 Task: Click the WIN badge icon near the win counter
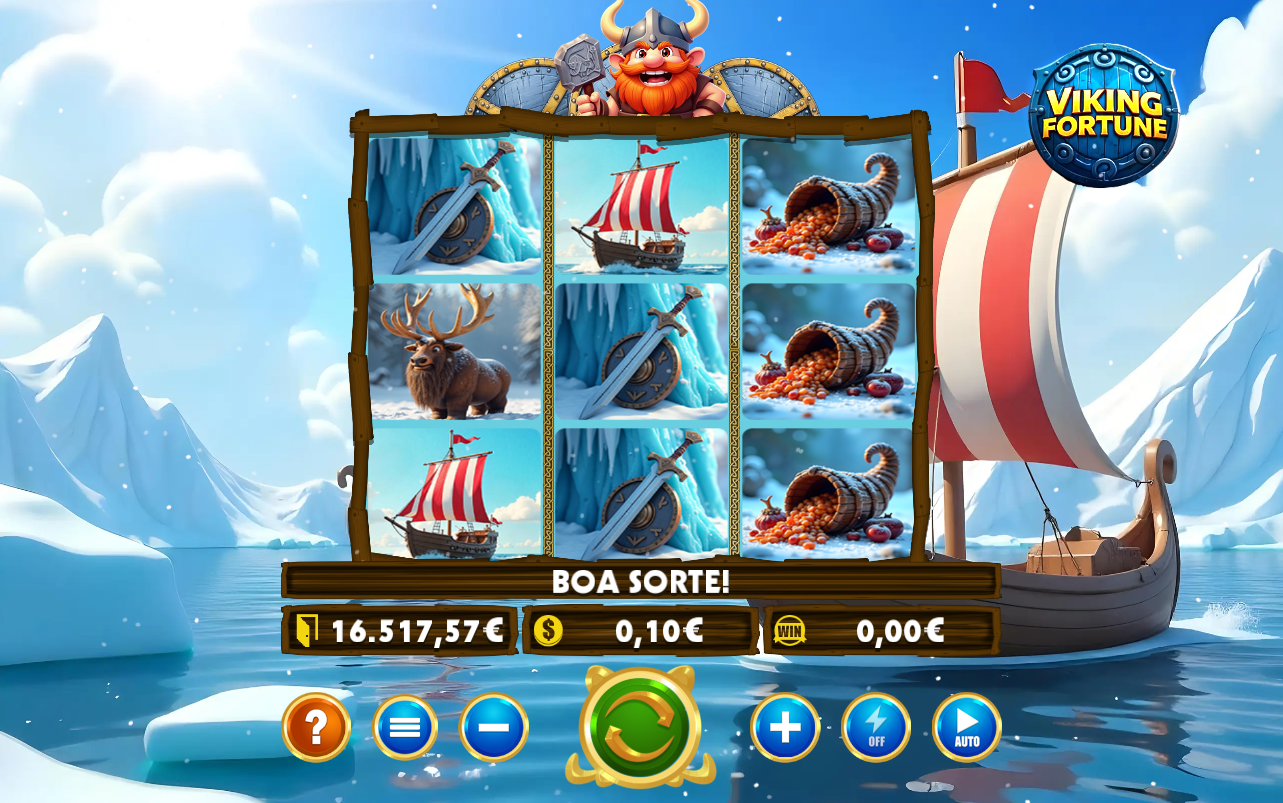coord(789,629)
